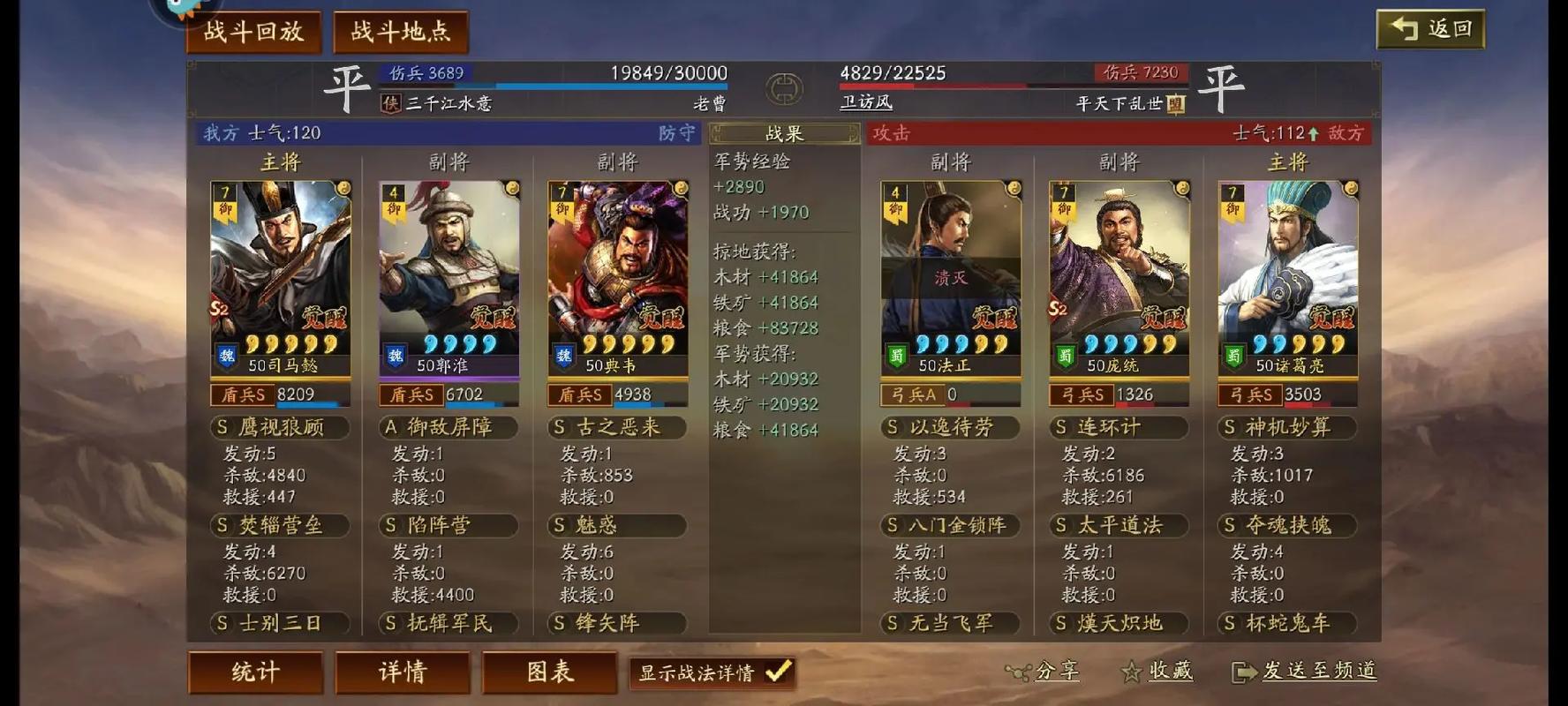The height and width of the screenshot is (706, 1568).
Task: Click the 发送至频道 send icon
Action: (1244, 671)
